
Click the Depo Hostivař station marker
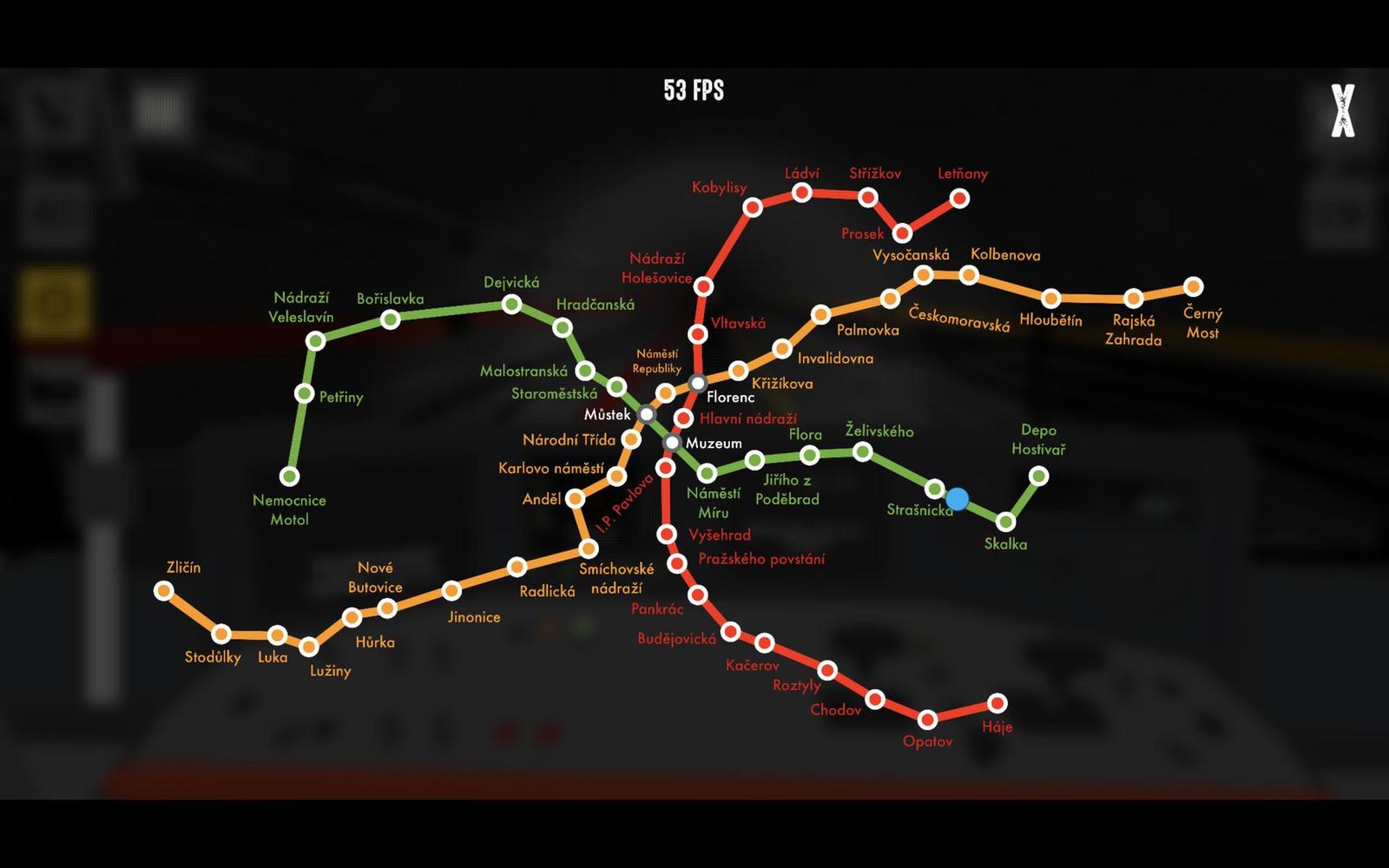(x=1038, y=476)
